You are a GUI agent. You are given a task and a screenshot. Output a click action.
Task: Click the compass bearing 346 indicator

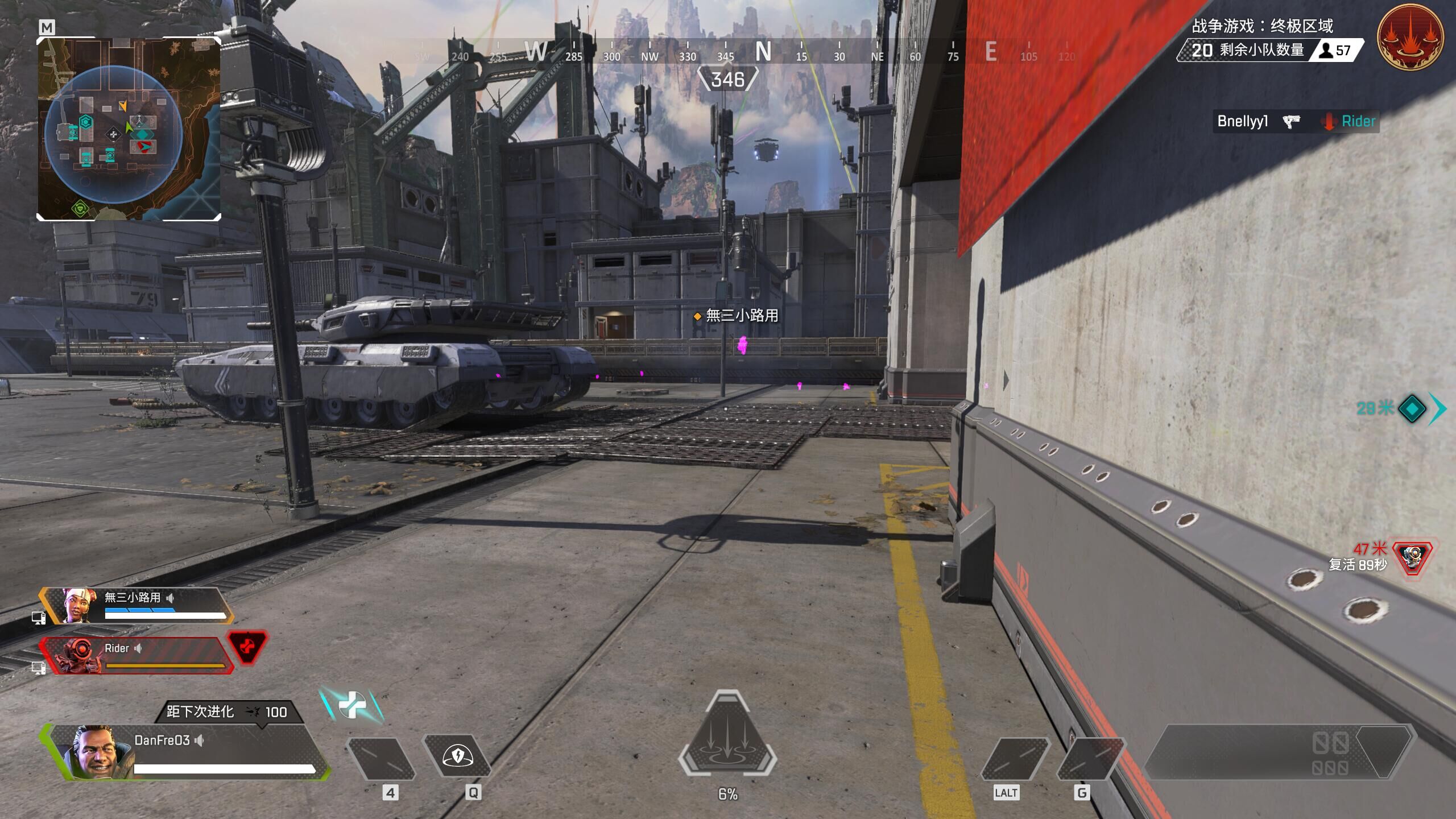tap(727, 79)
